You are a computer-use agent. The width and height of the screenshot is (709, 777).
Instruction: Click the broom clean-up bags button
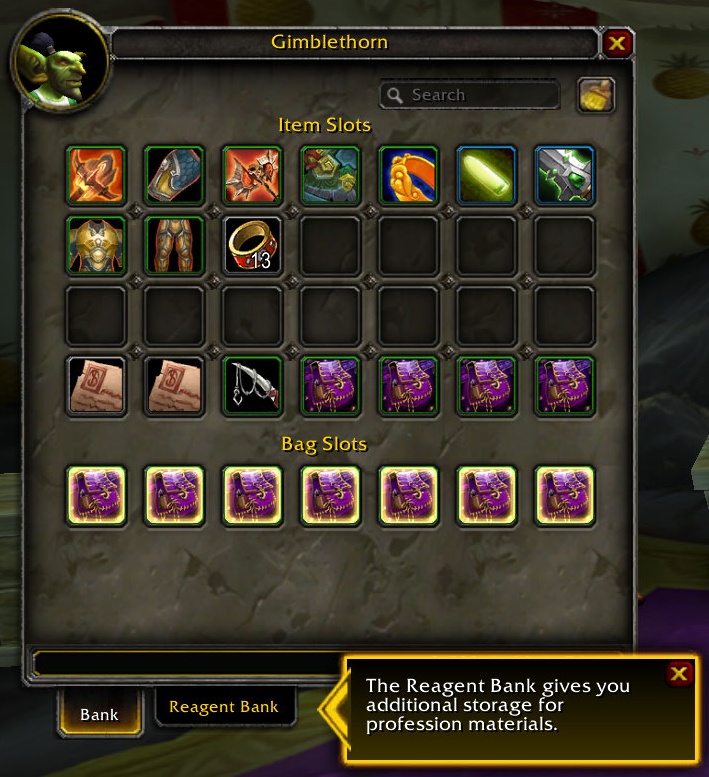pyautogui.click(x=596, y=95)
